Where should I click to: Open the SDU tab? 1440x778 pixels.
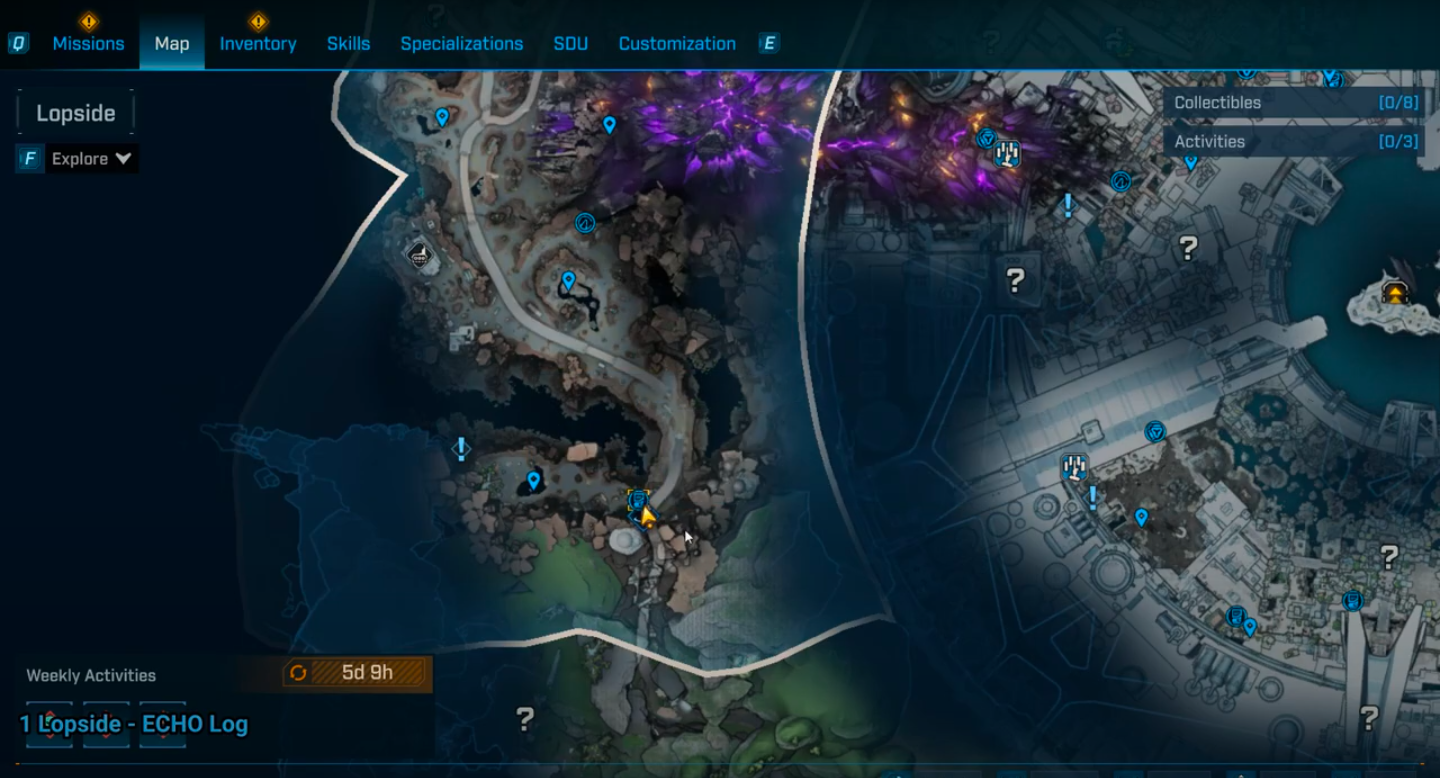tap(570, 44)
